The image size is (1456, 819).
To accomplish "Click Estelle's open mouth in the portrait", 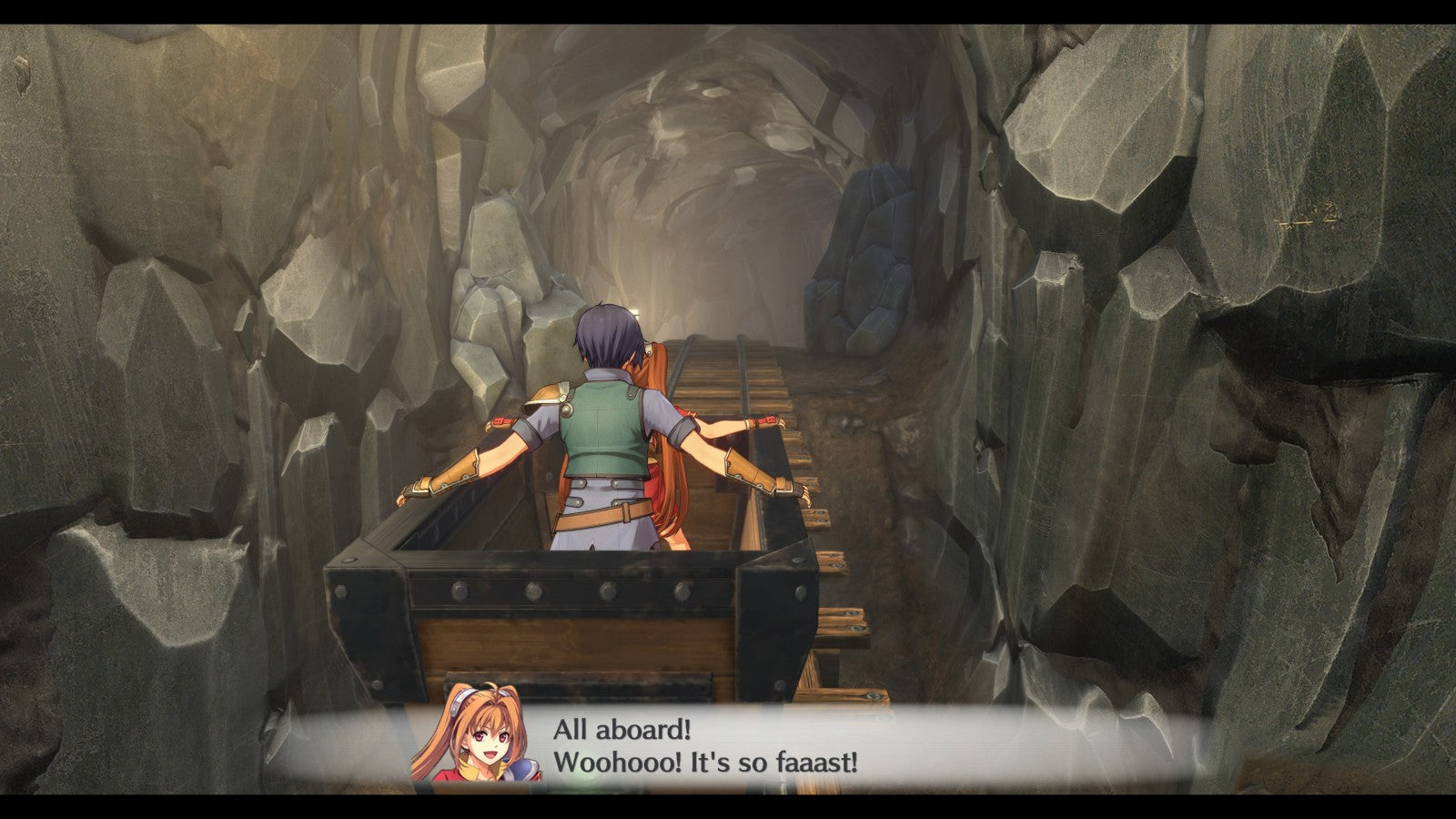I will pos(489,753).
